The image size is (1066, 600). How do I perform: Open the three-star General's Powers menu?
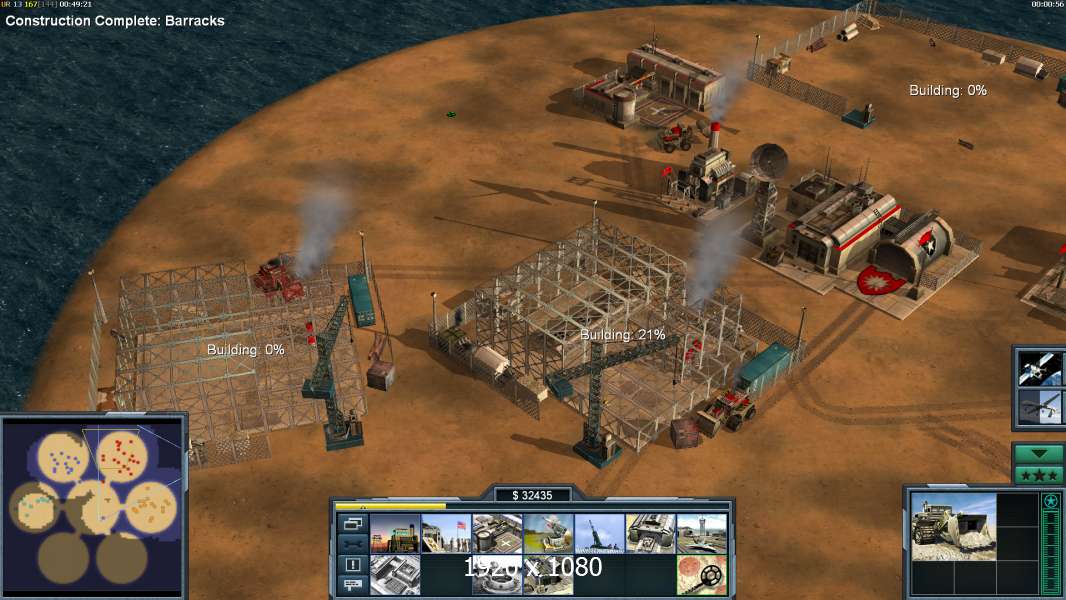1038,474
